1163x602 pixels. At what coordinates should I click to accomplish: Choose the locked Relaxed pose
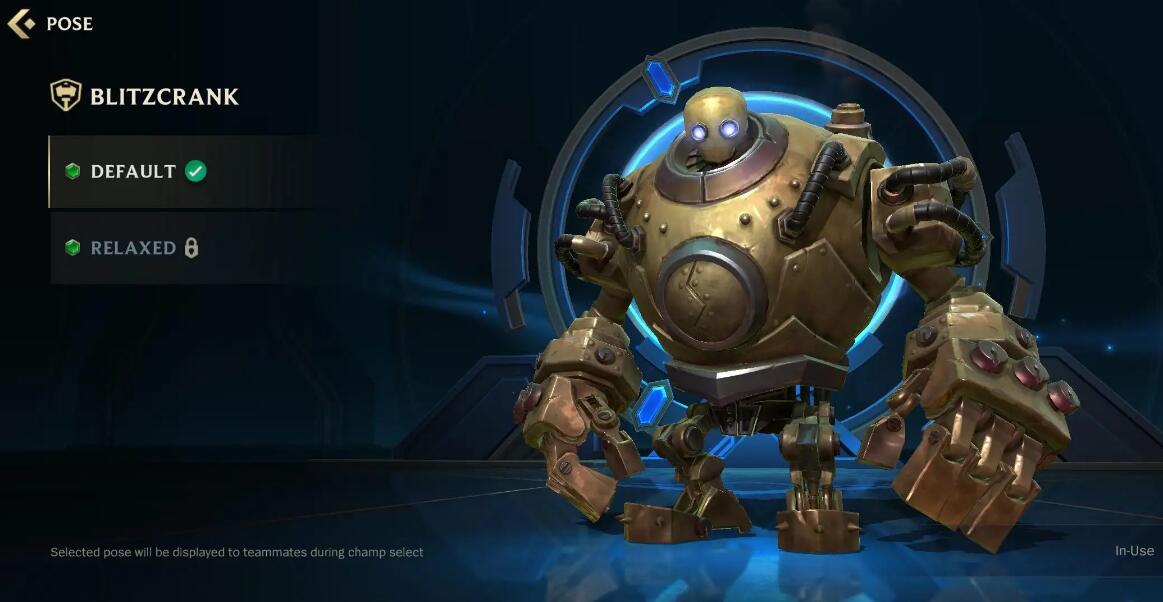[134, 248]
